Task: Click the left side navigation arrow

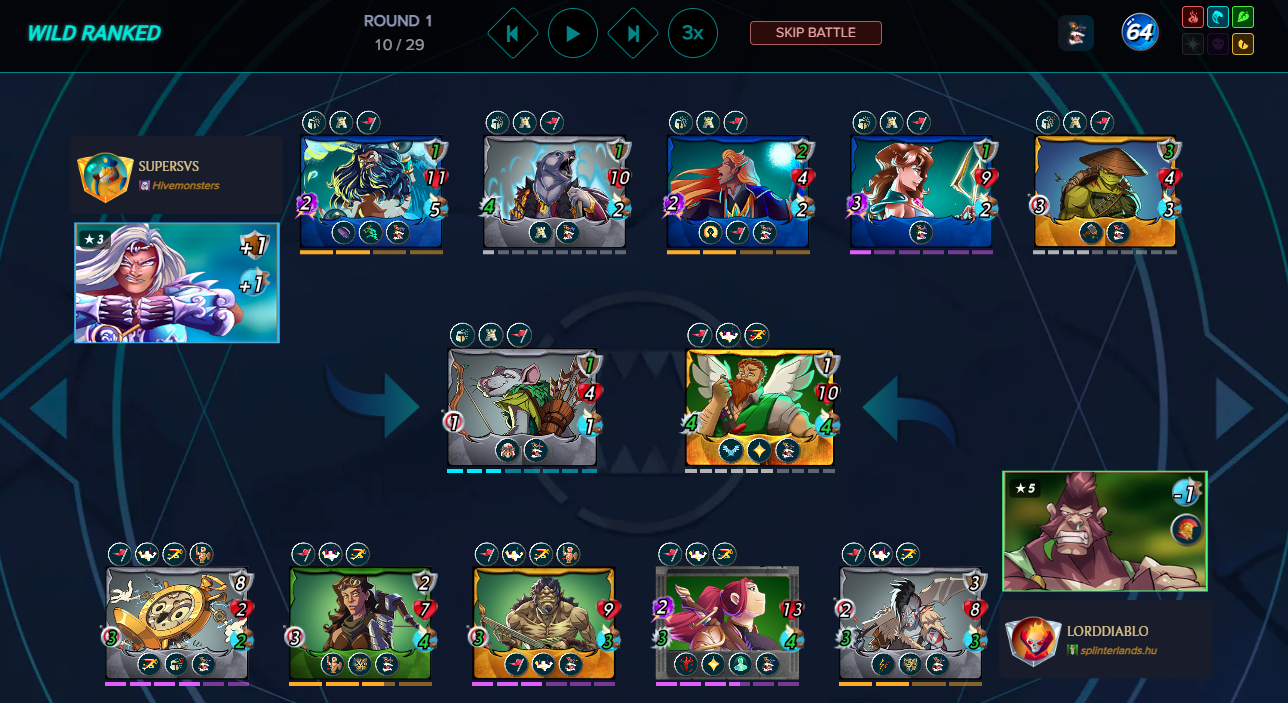Action: (48, 408)
